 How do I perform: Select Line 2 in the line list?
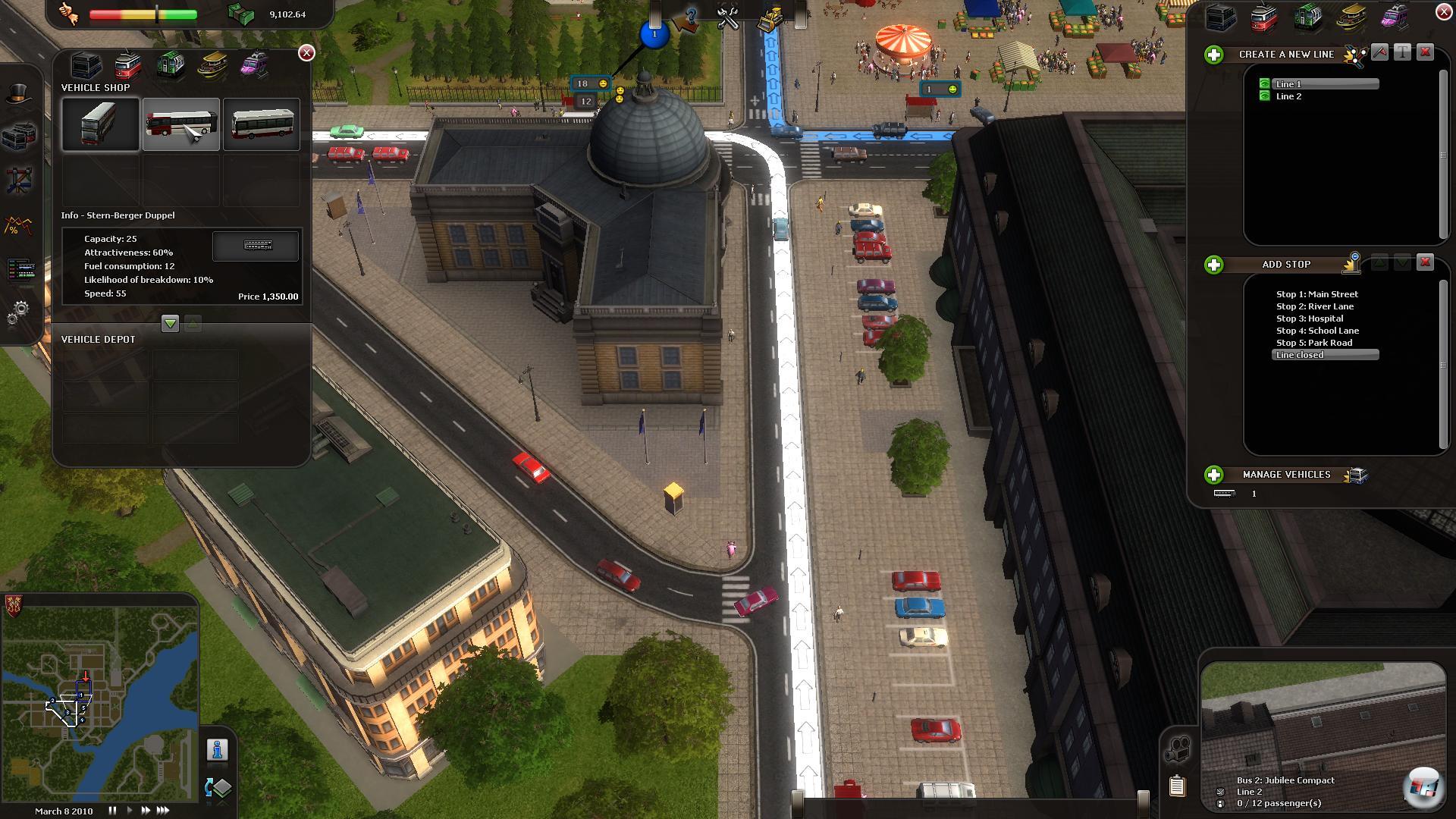[1288, 96]
